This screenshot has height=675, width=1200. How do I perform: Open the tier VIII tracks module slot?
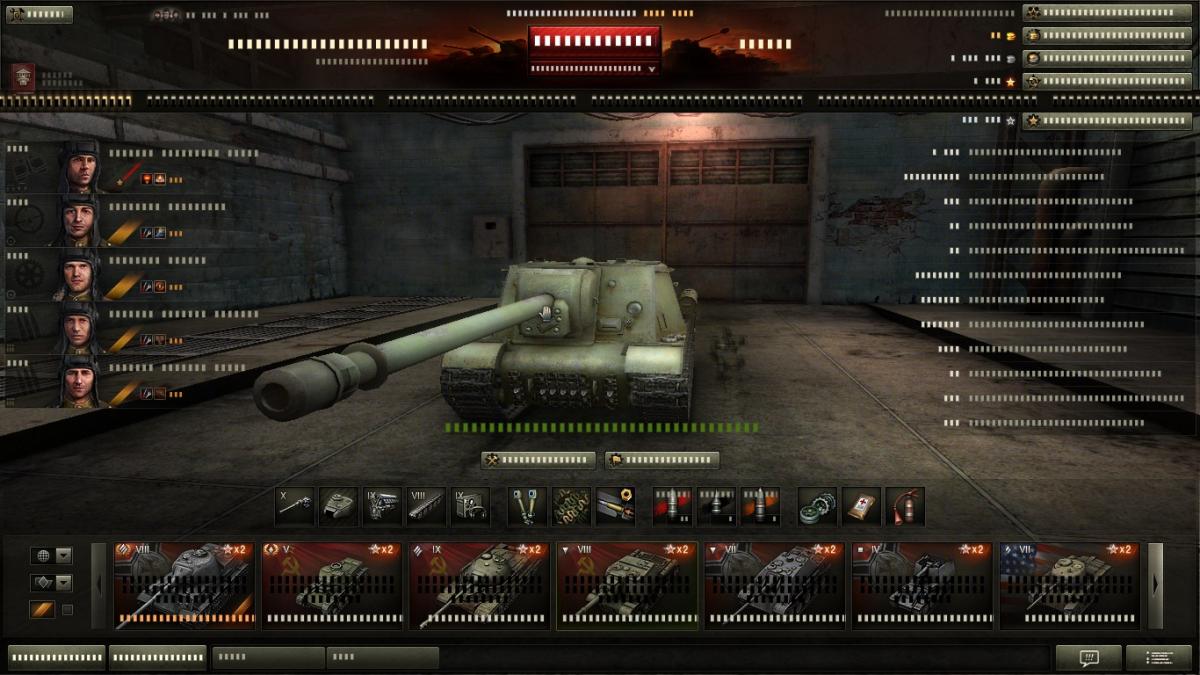click(427, 506)
